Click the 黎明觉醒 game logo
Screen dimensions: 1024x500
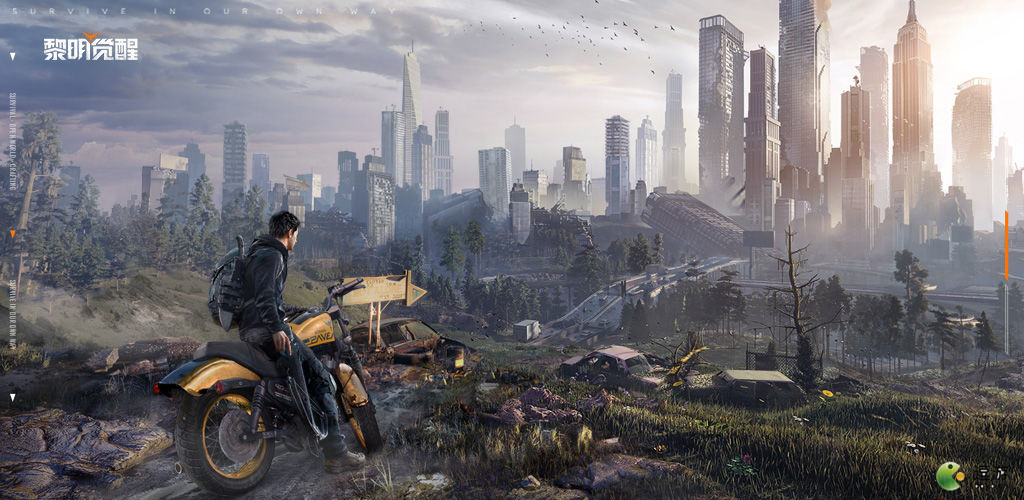pyautogui.click(x=90, y=47)
